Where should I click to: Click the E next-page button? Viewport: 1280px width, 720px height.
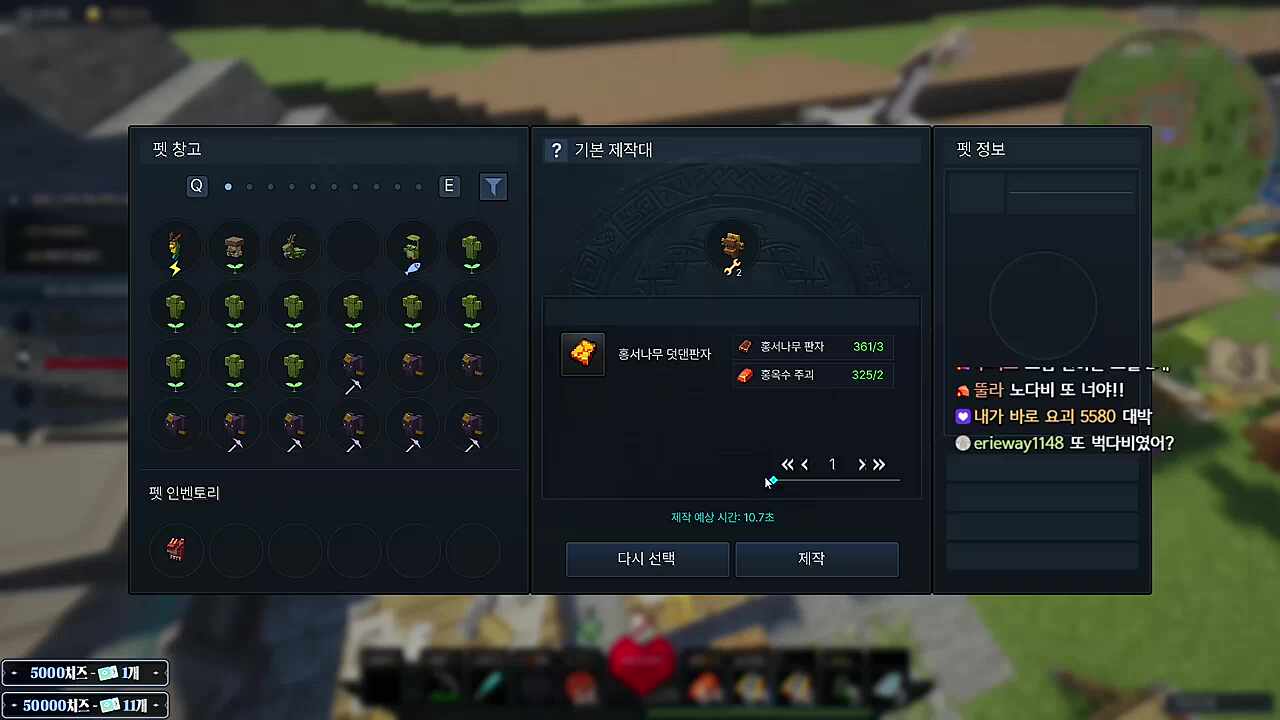pyautogui.click(x=448, y=186)
